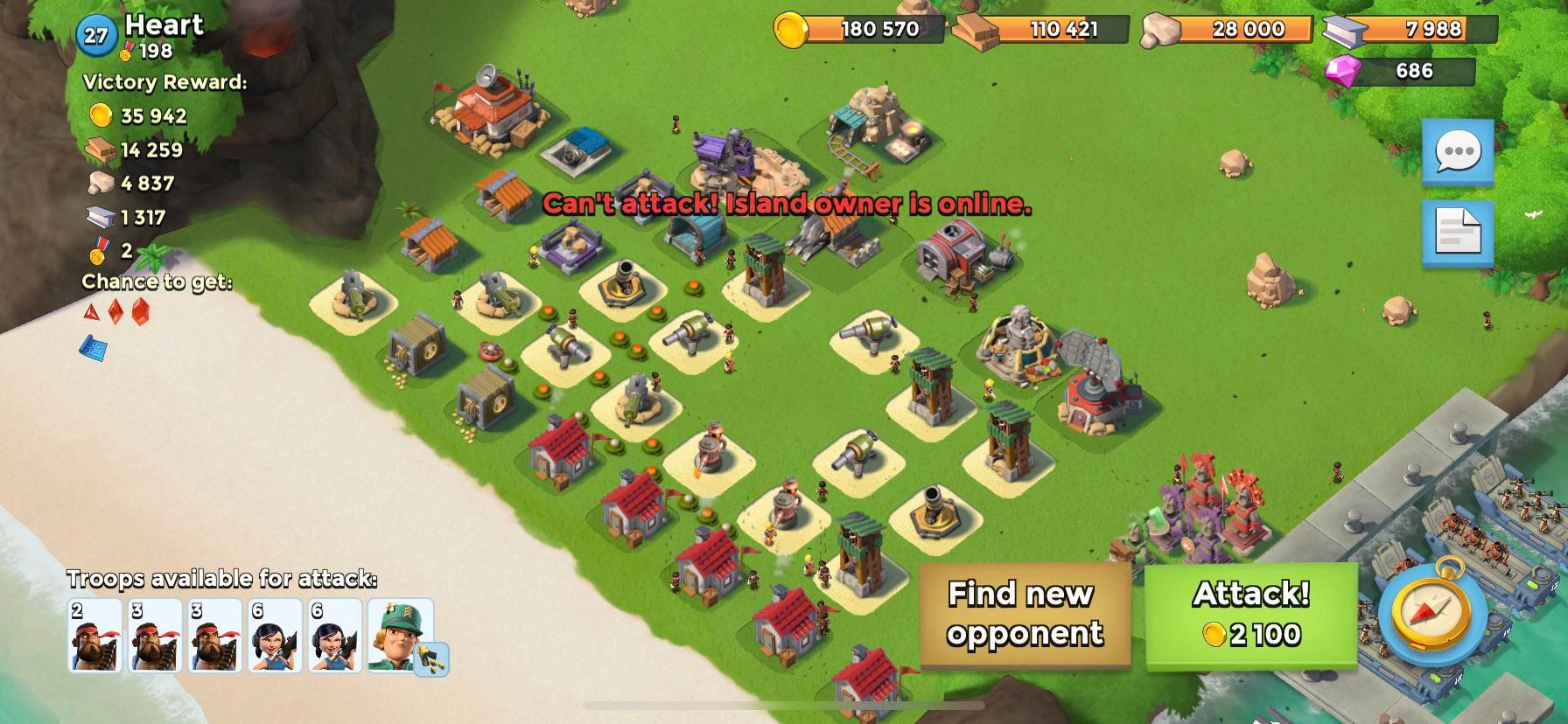Tap the gold coin resource icon
The height and width of the screenshot is (724, 1568).
click(793, 29)
